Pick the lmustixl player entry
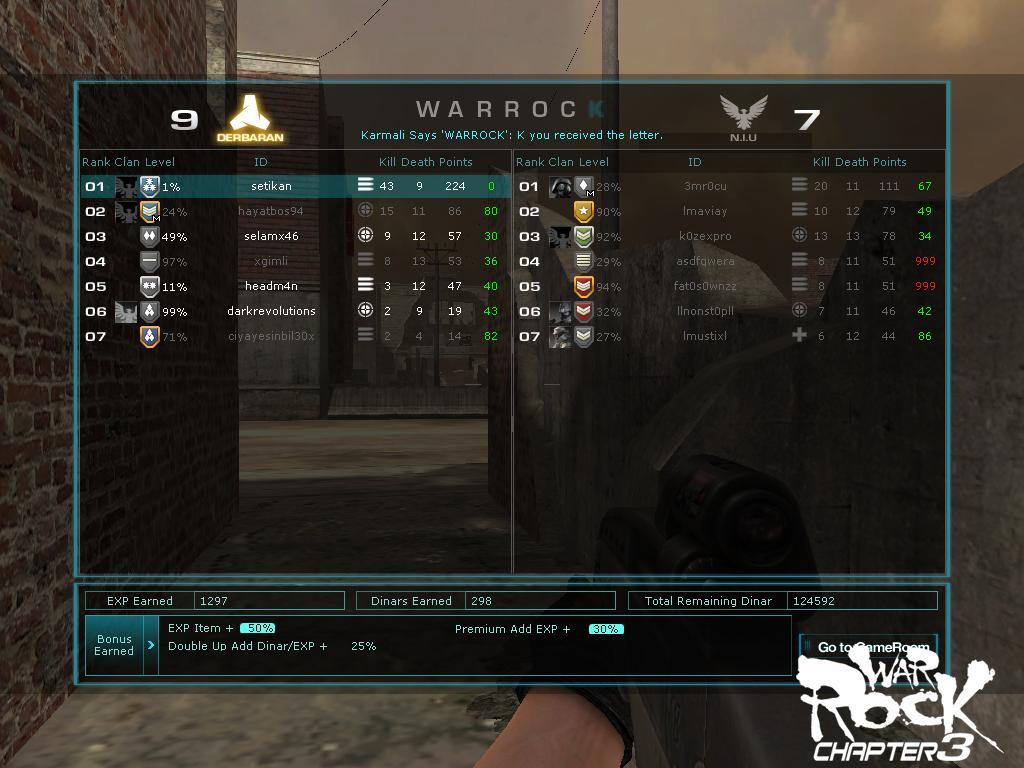 click(x=705, y=336)
